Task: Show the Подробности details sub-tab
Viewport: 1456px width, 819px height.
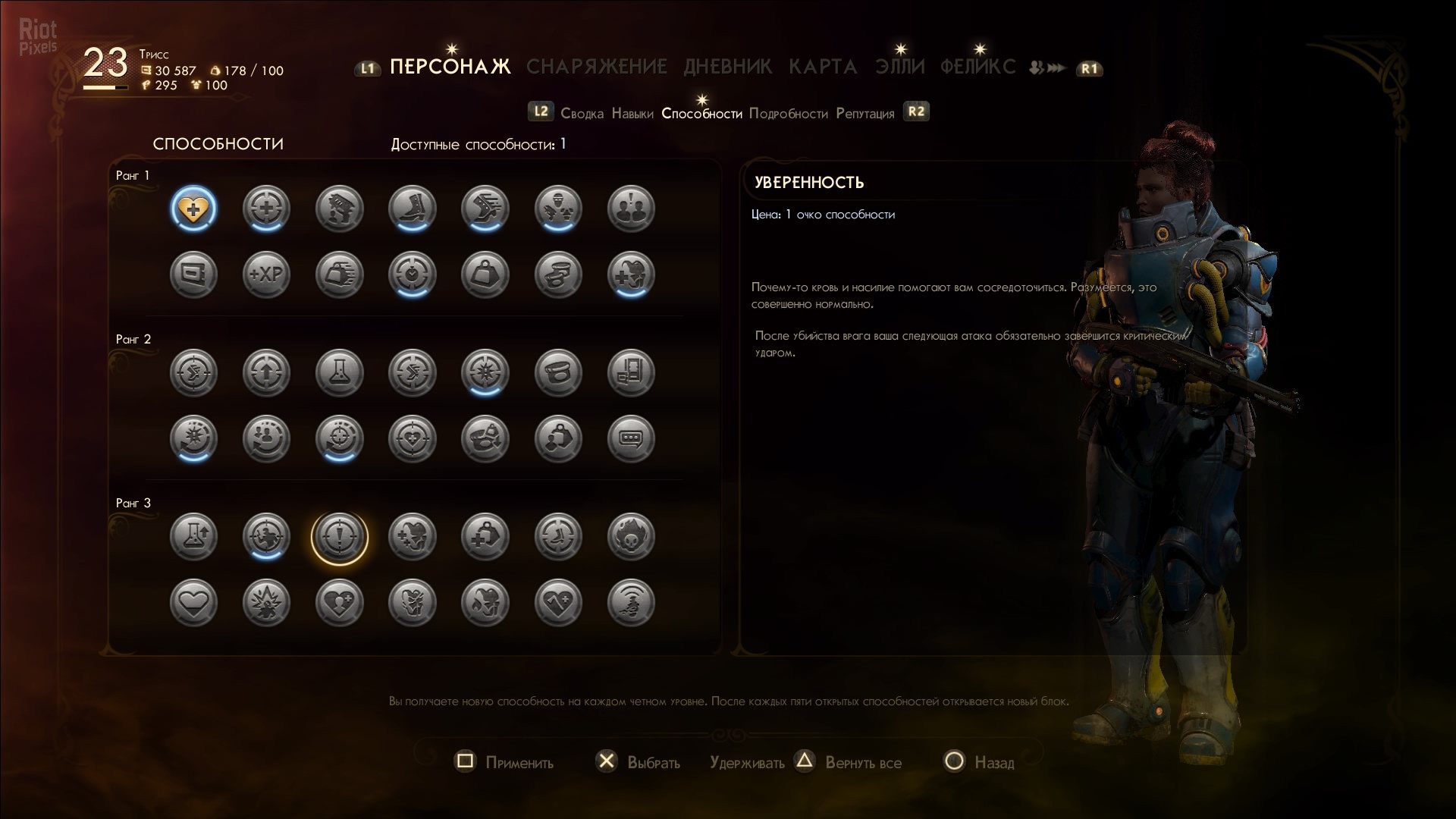Action: pos(788,114)
